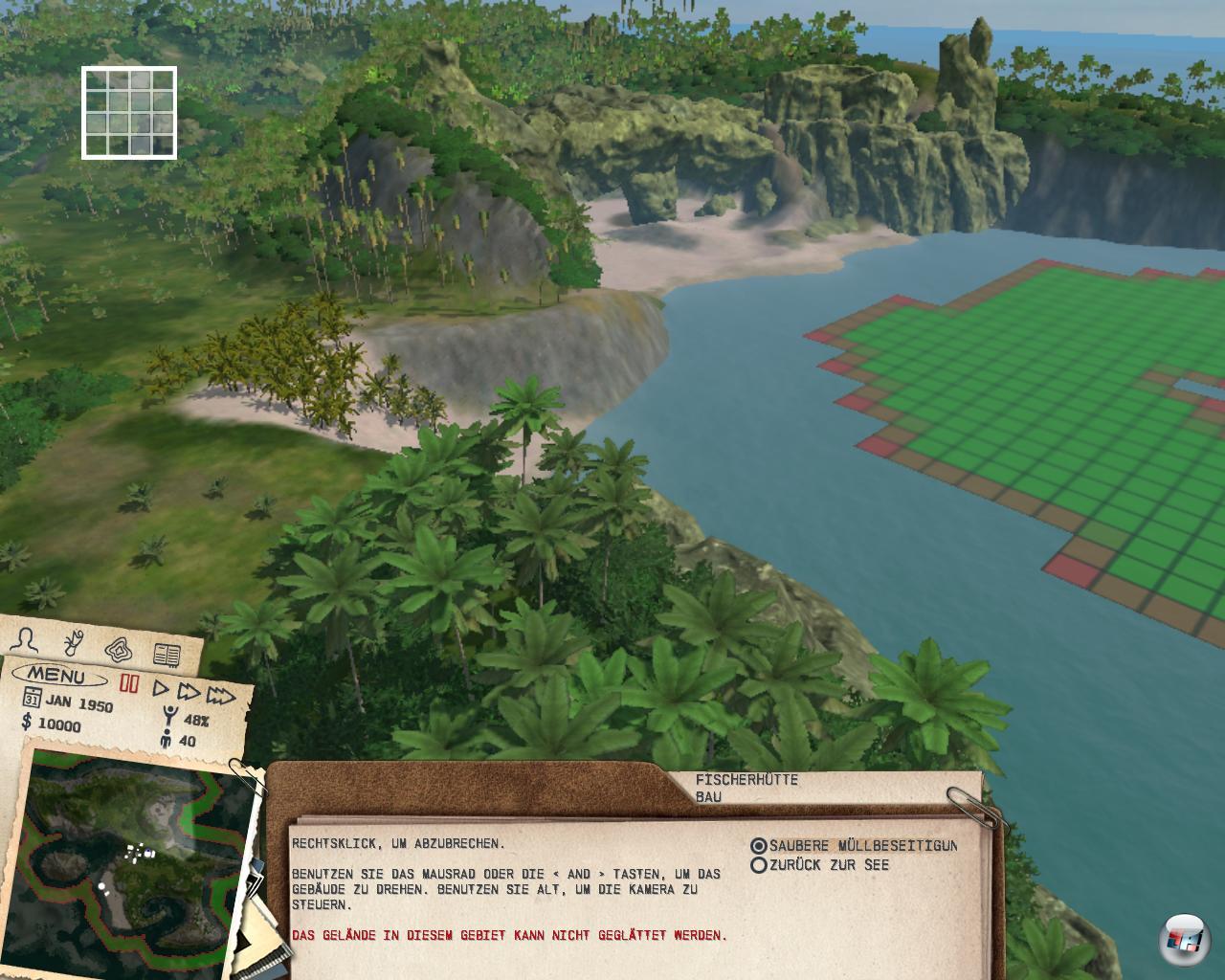Open the rolled scroll edicts icon
1225x980 pixels.
pos(74,641)
